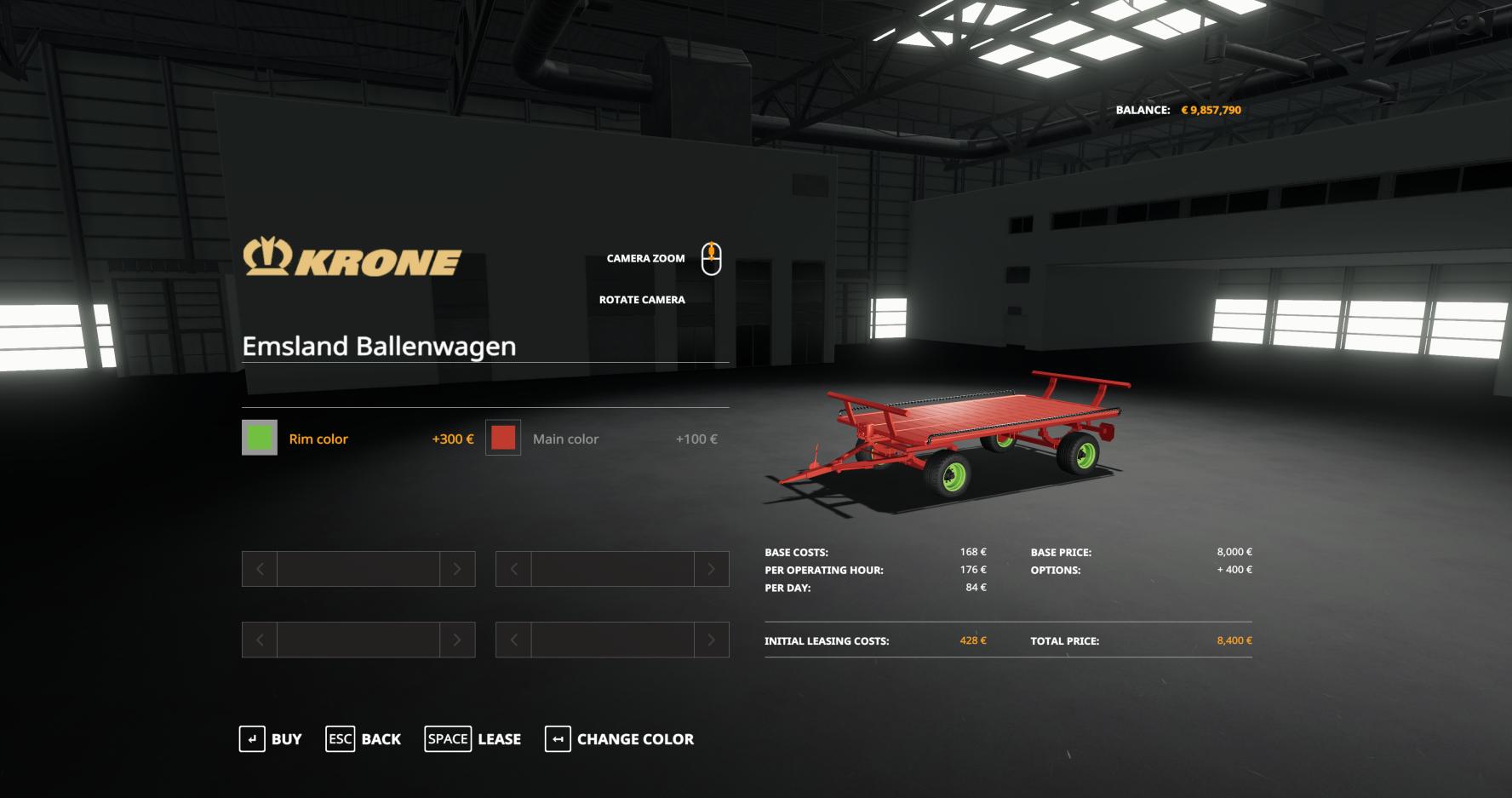Viewport: 1512px width, 798px height.
Task: Buy the Emsland Ballenwagen
Action: (x=271, y=739)
